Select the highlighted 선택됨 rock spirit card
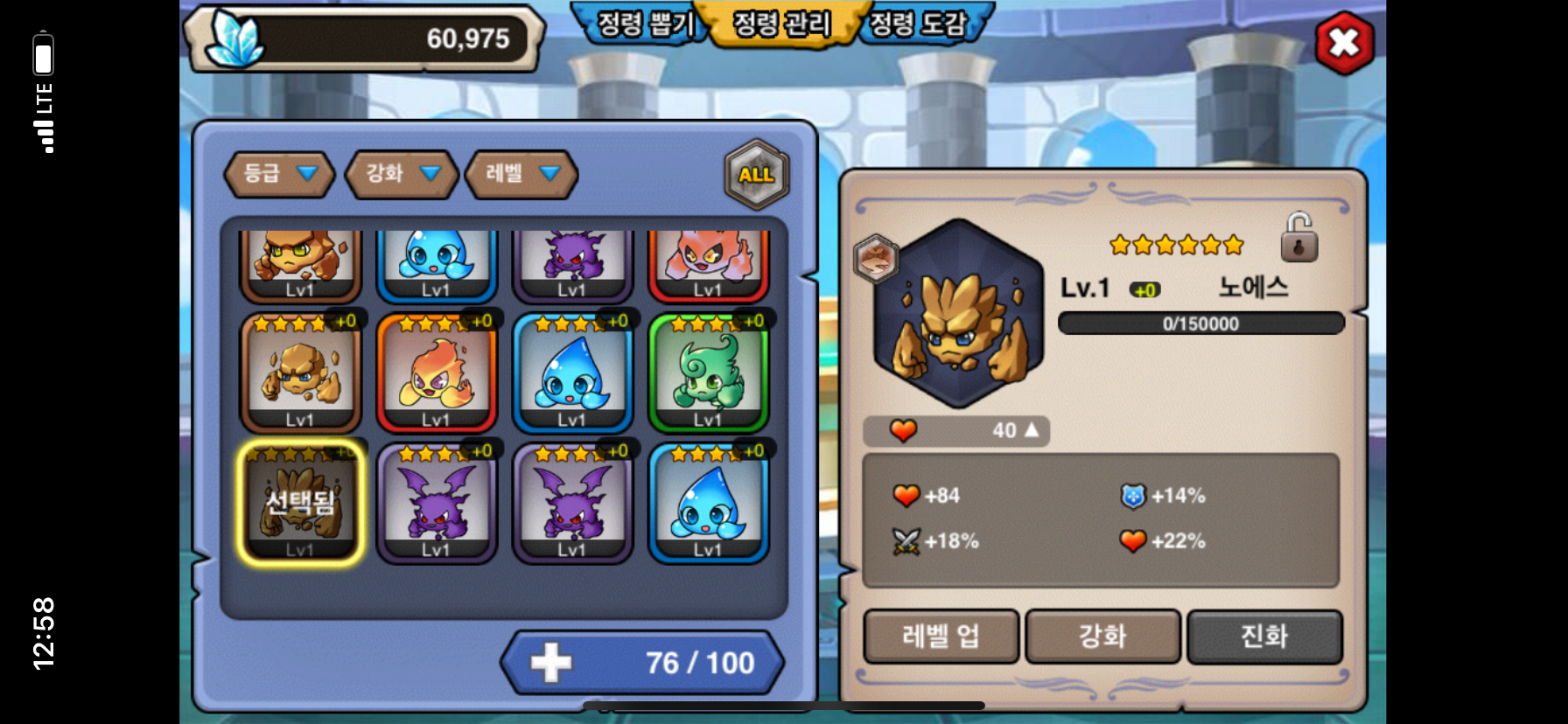Screen dimensions: 1568x724 pyautogui.click(x=300, y=503)
